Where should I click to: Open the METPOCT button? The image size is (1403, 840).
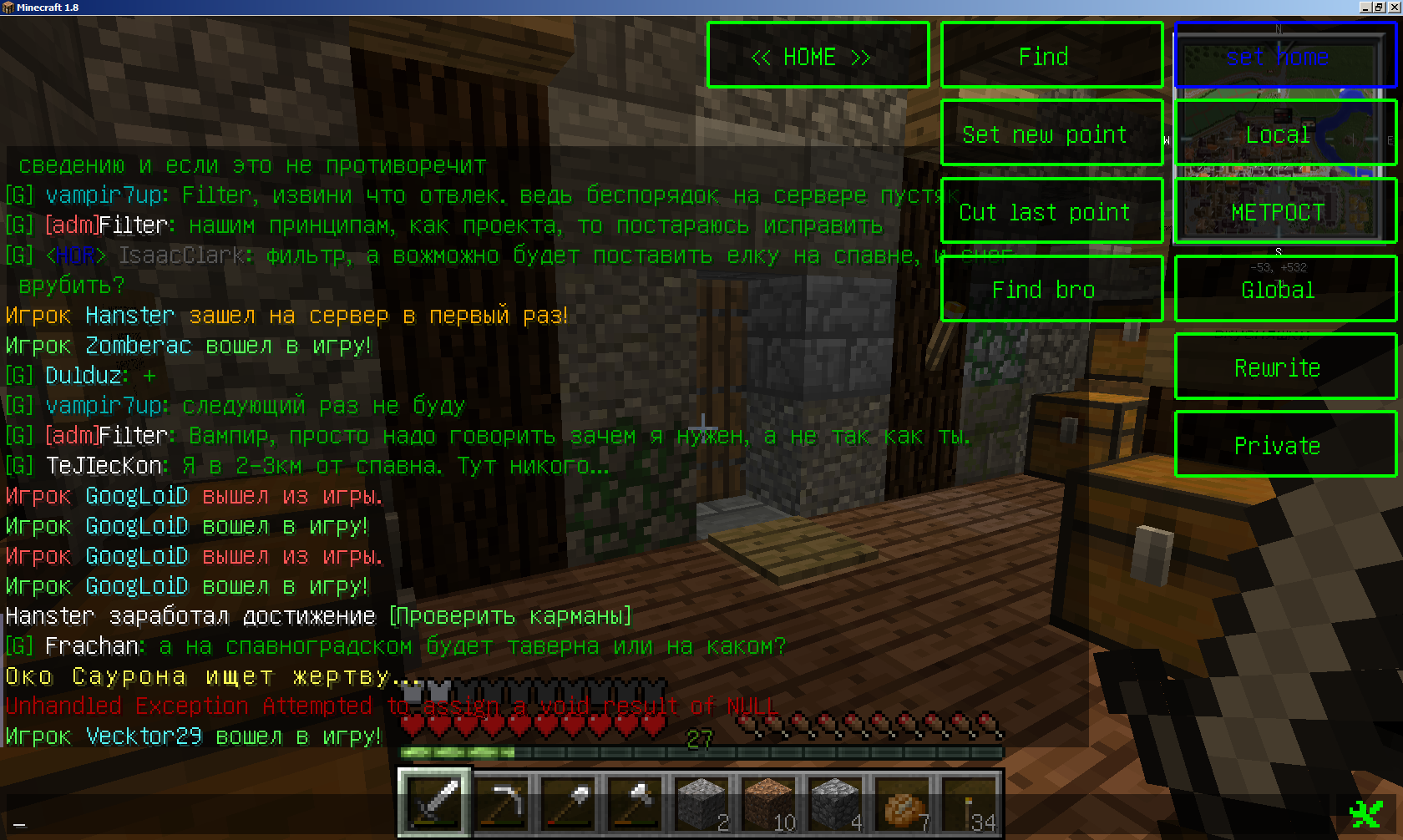tap(1285, 210)
